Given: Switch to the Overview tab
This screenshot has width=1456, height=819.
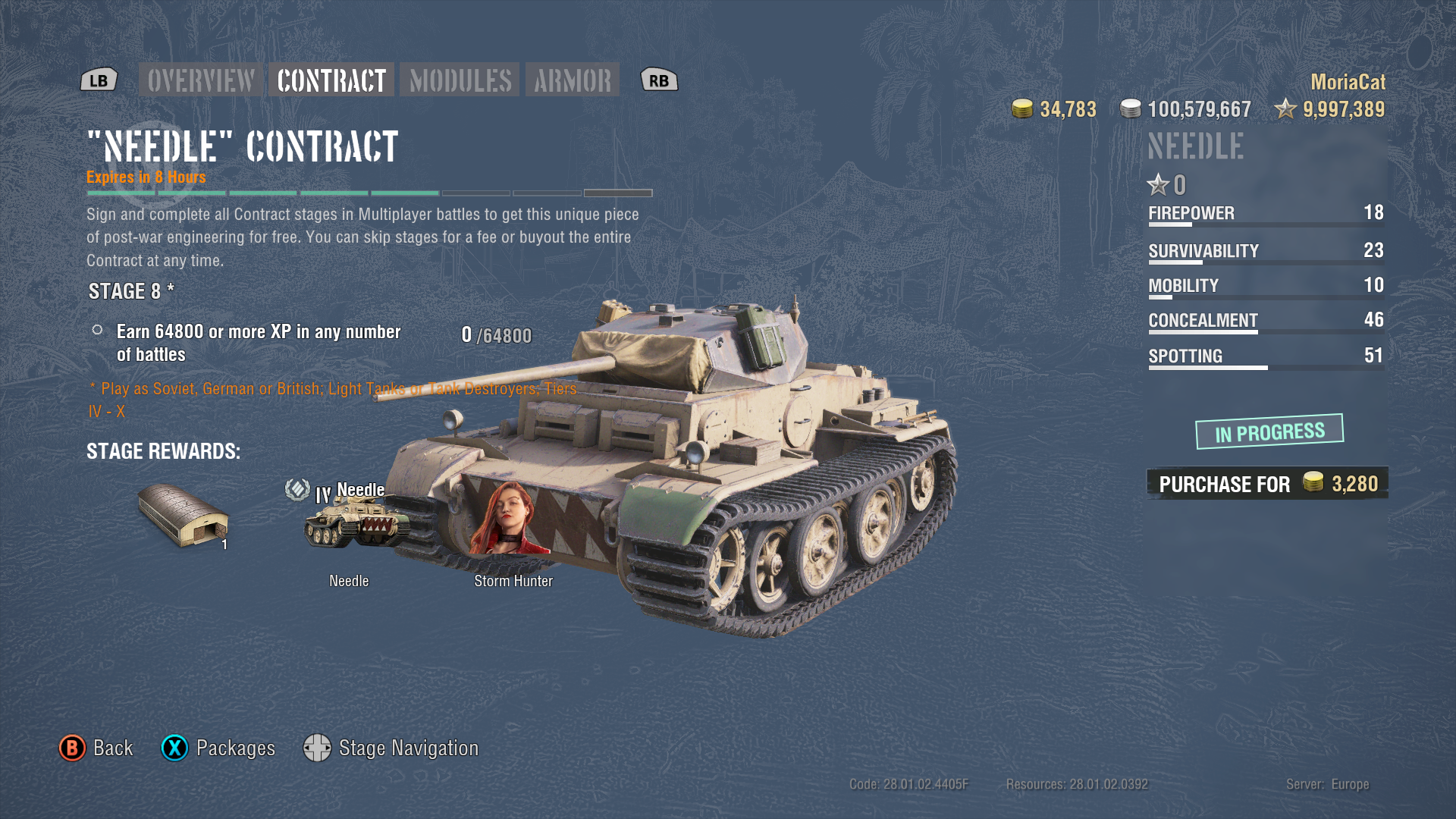Looking at the screenshot, I should (201, 80).
